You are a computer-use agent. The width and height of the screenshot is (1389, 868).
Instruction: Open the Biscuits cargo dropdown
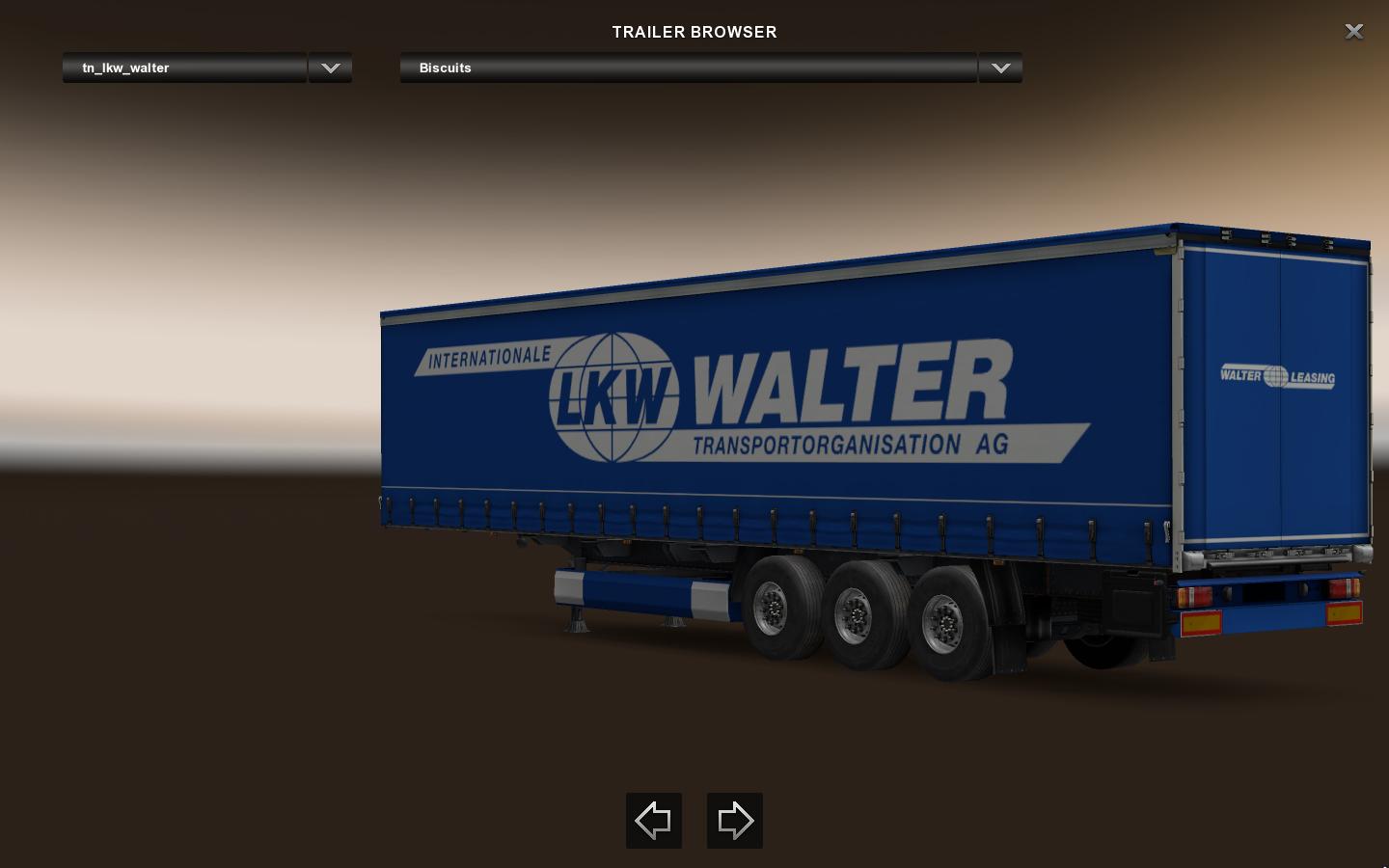pyautogui.click(x=688, y=68)
